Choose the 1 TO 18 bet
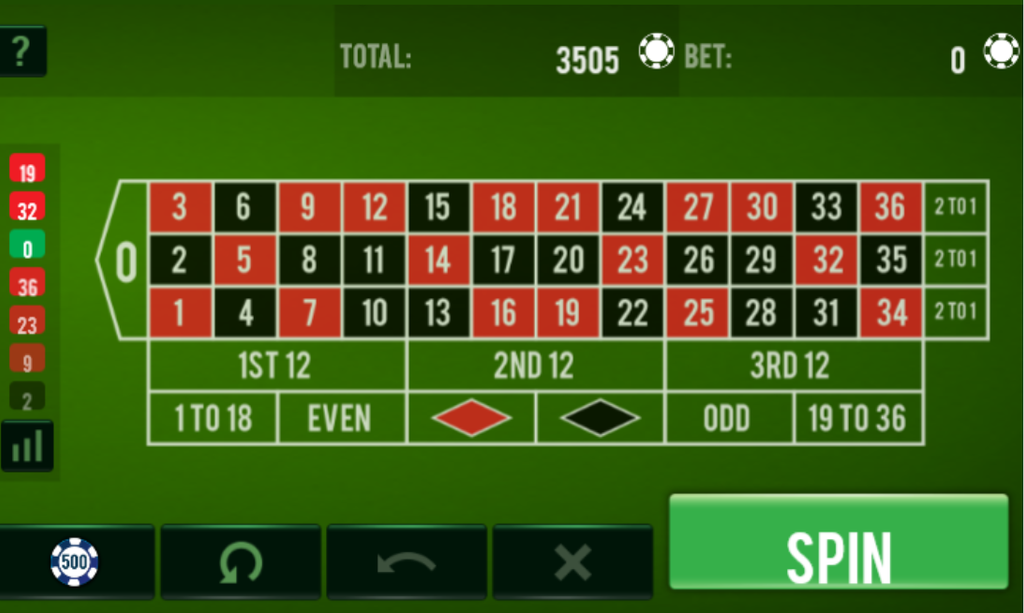This screenshot has height=613, width=1024. tap(212, 419)
